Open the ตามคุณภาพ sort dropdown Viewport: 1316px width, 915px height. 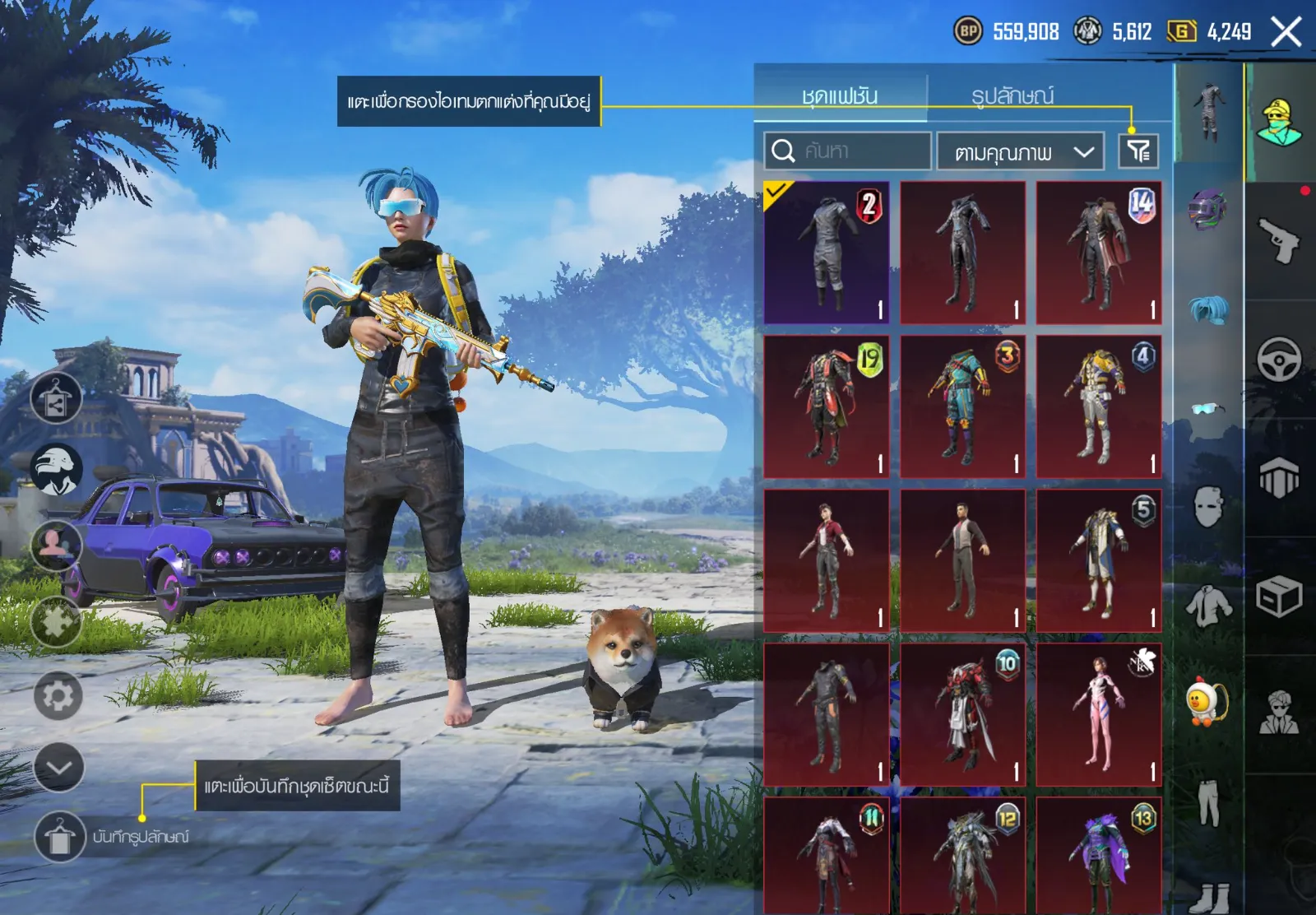tap(1020, 151)
